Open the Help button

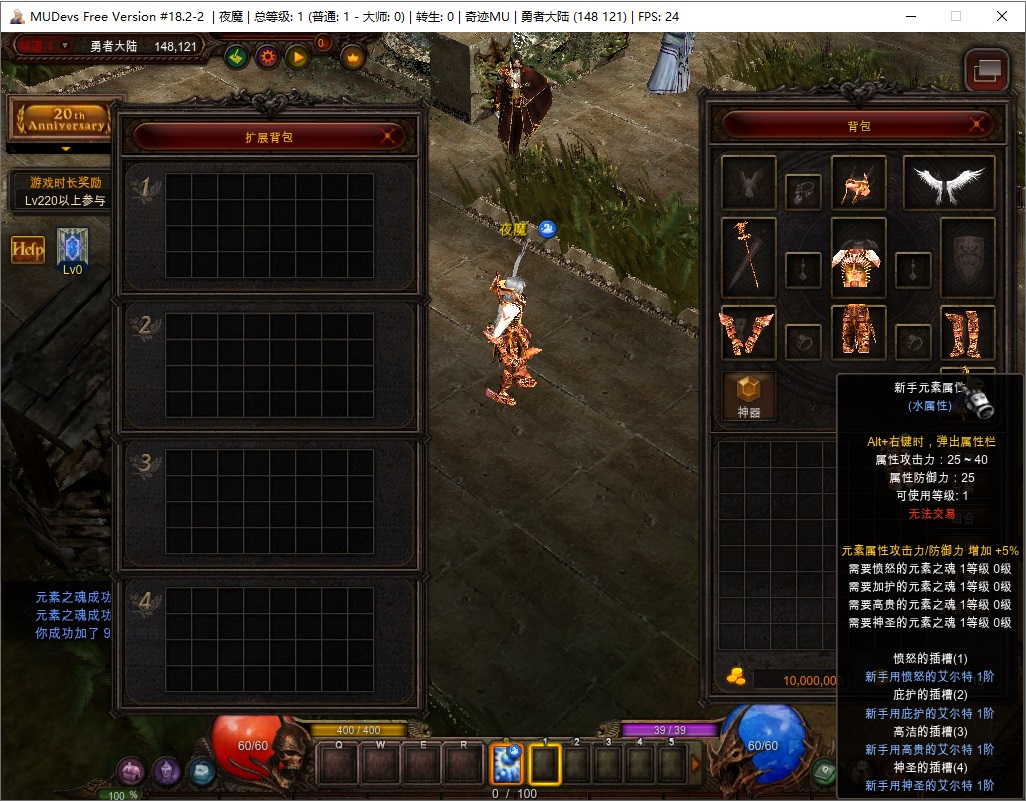[x=28, y=250]
